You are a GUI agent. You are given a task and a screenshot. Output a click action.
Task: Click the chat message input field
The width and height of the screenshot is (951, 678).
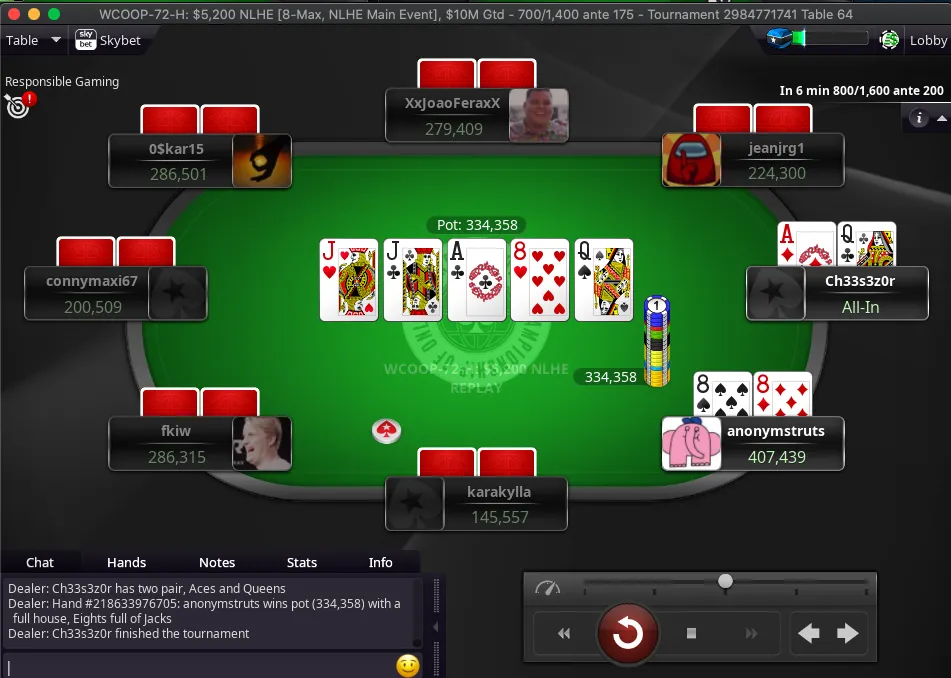pos(200,665)
